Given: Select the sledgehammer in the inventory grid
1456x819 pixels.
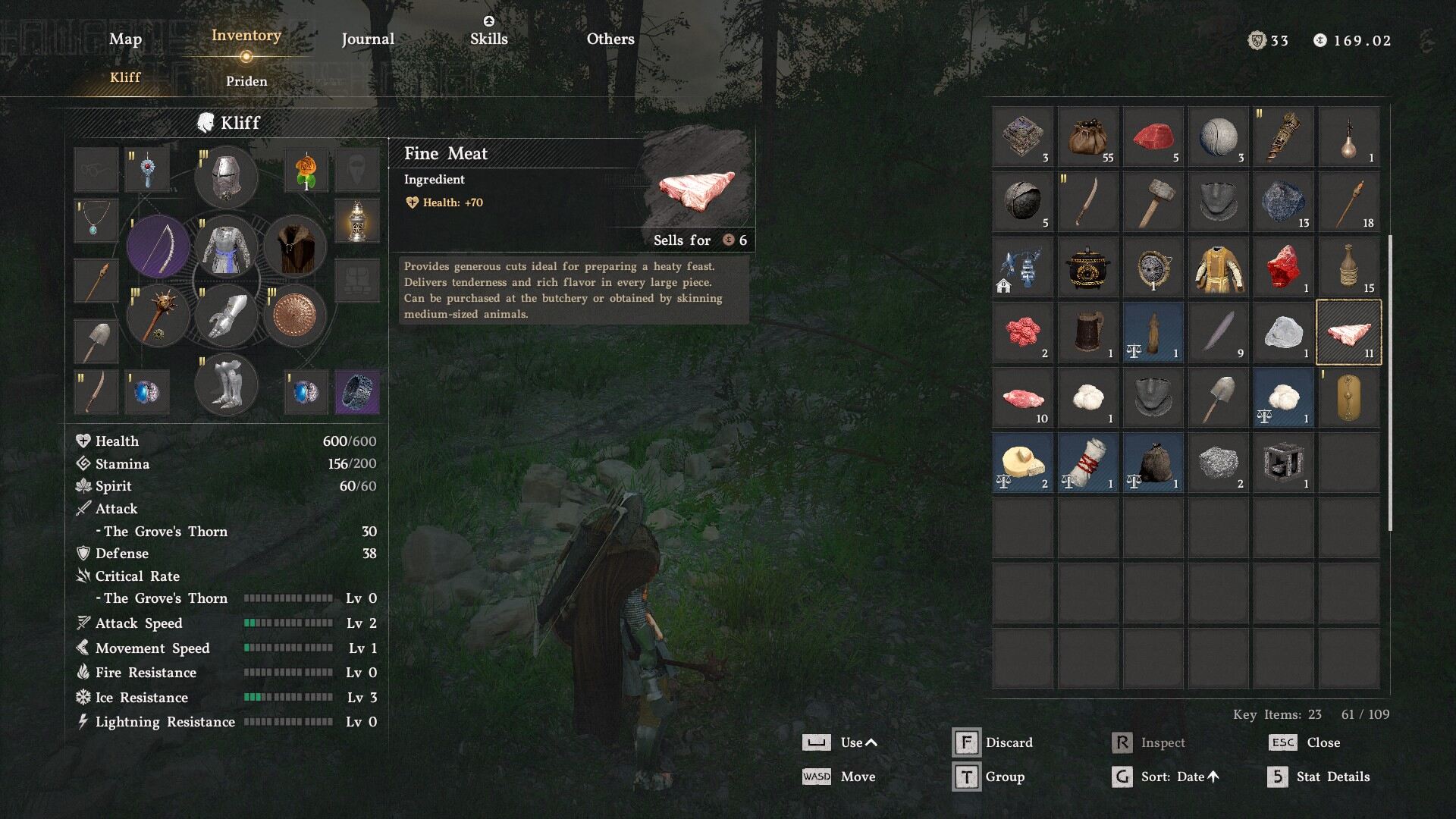Looking at the screenshot, I should (x=1153, y=201).
